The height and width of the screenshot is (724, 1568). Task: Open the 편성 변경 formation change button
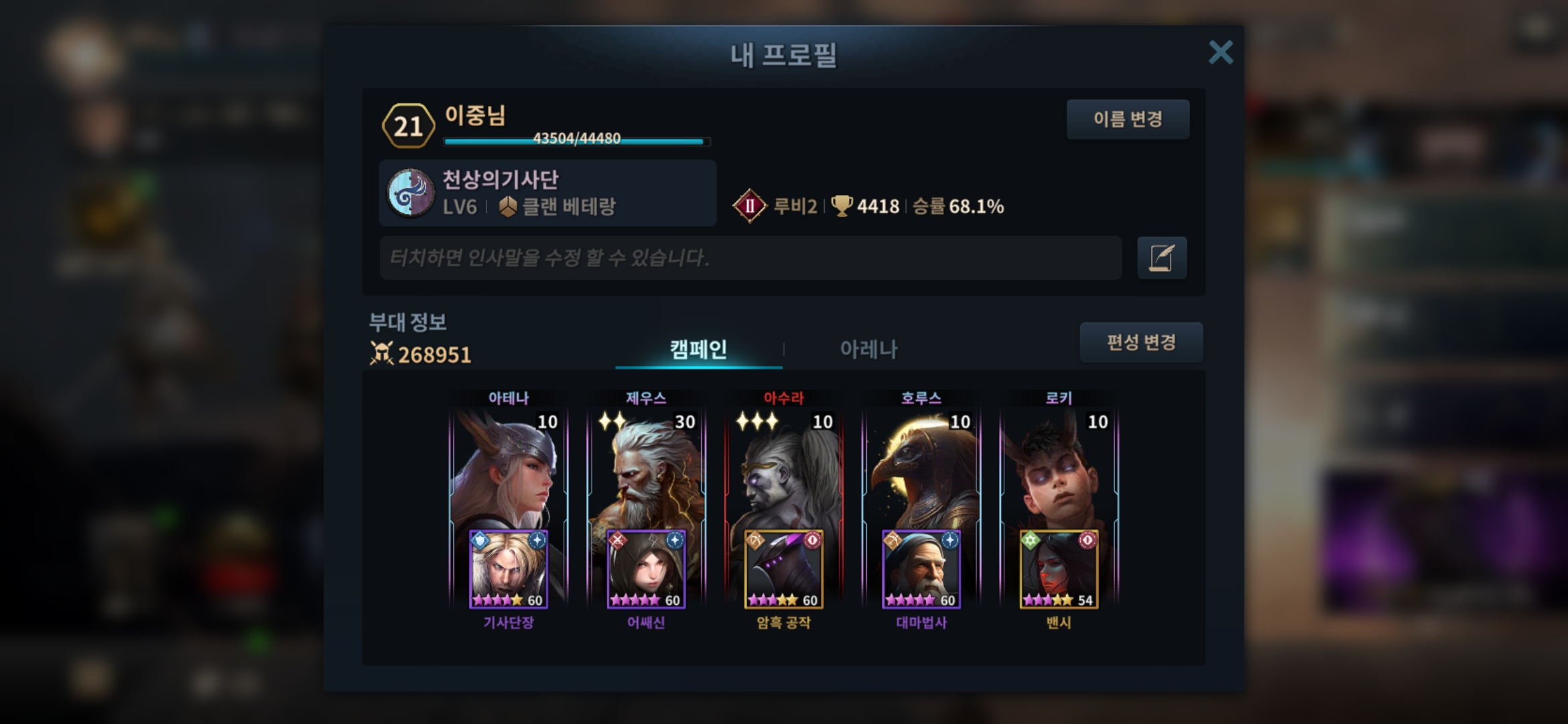(x=1140, y=343)
